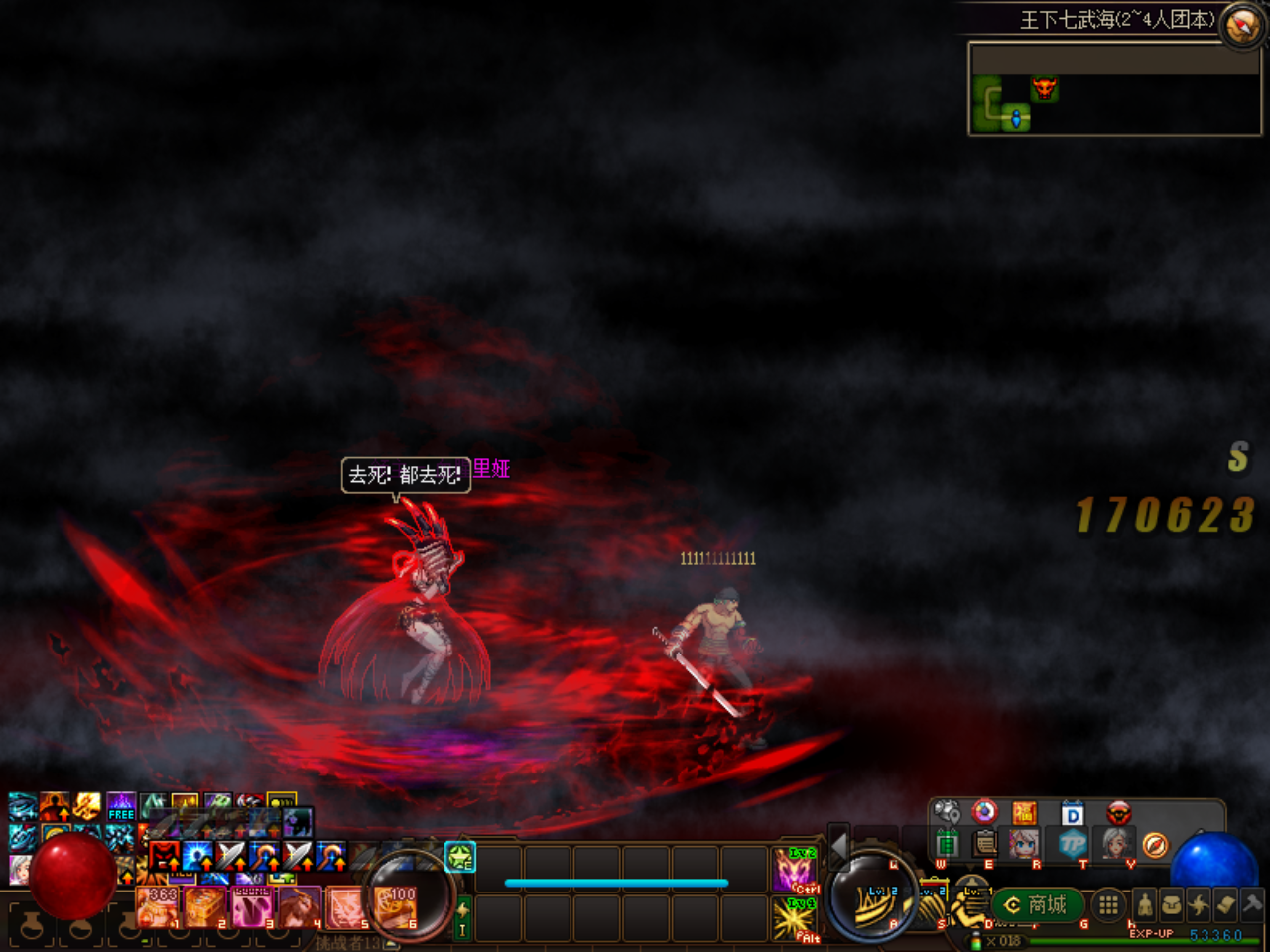Click the 商城 mall button

point(1036,904)
